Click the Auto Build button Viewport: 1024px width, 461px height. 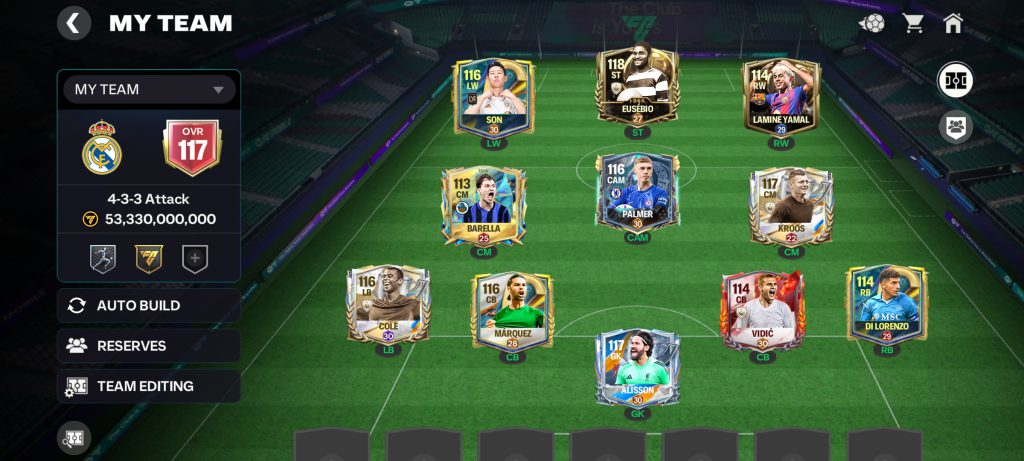148,305
